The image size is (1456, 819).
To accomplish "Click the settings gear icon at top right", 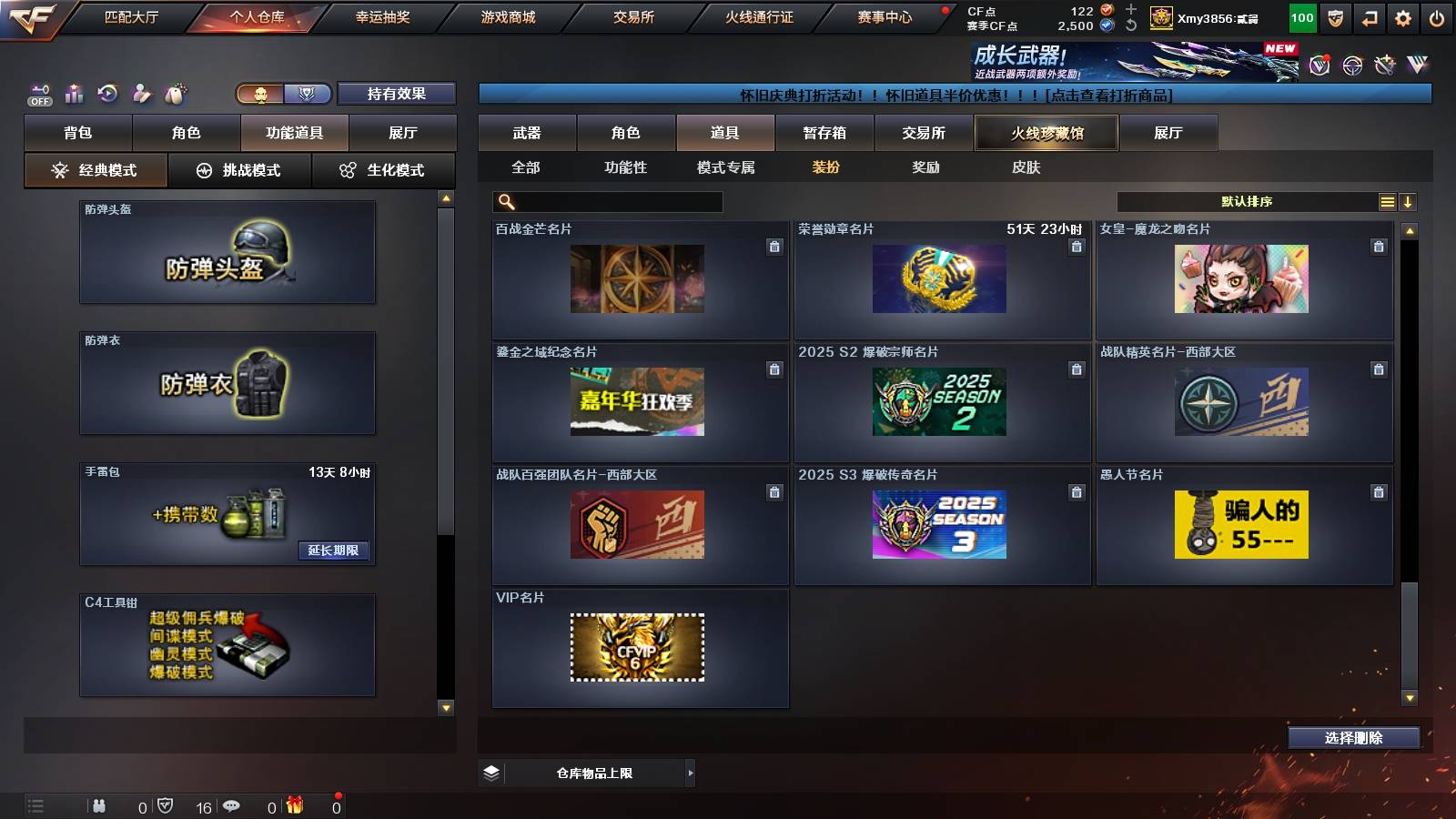I will point(1404,15).
